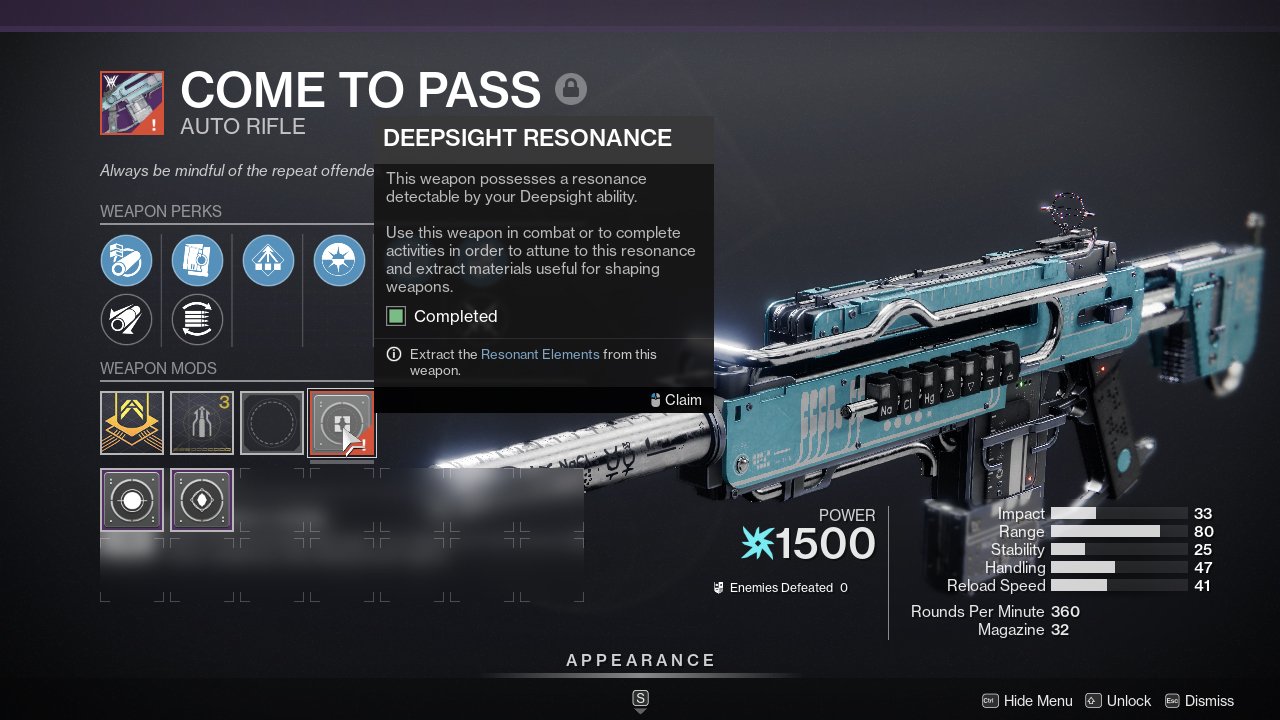Select the golden chevron weapon mod

point(132,422)
